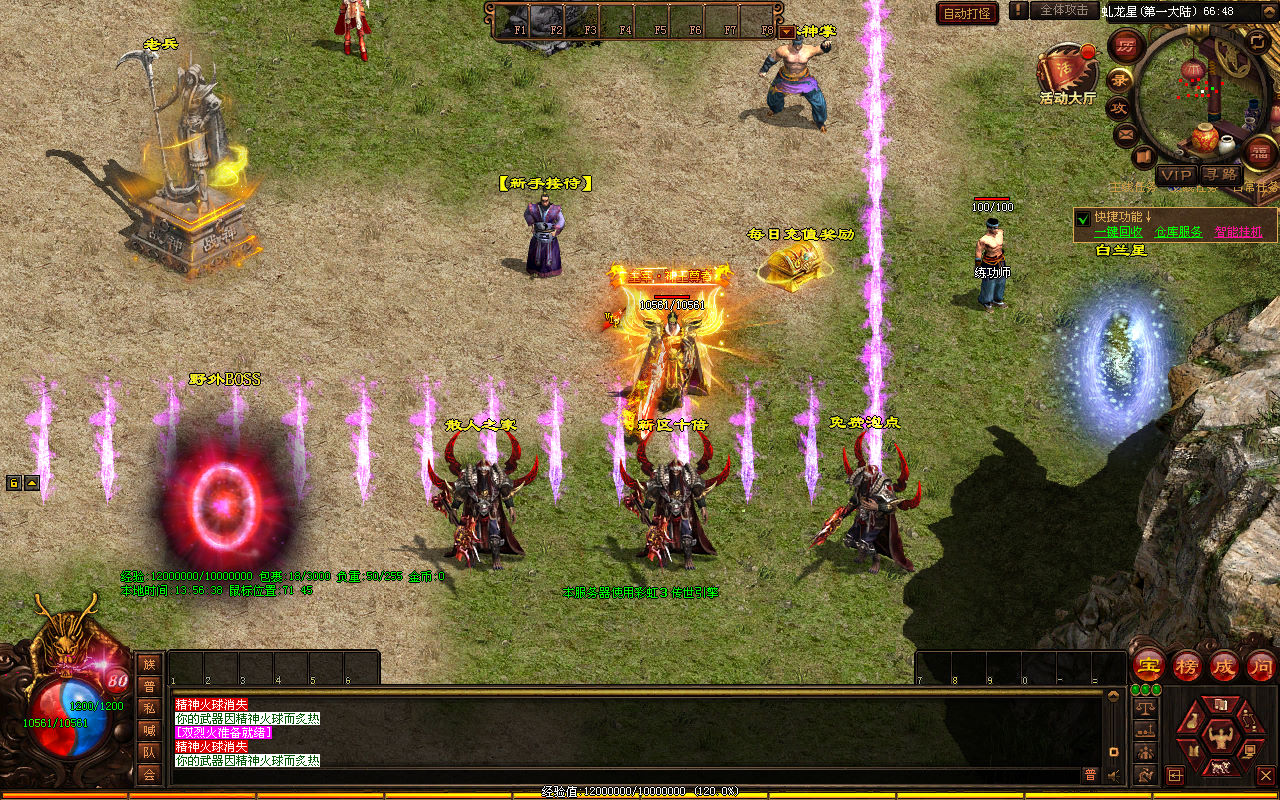
Task: Open the 成 achievements button
Action: (x=1224, y=665)
